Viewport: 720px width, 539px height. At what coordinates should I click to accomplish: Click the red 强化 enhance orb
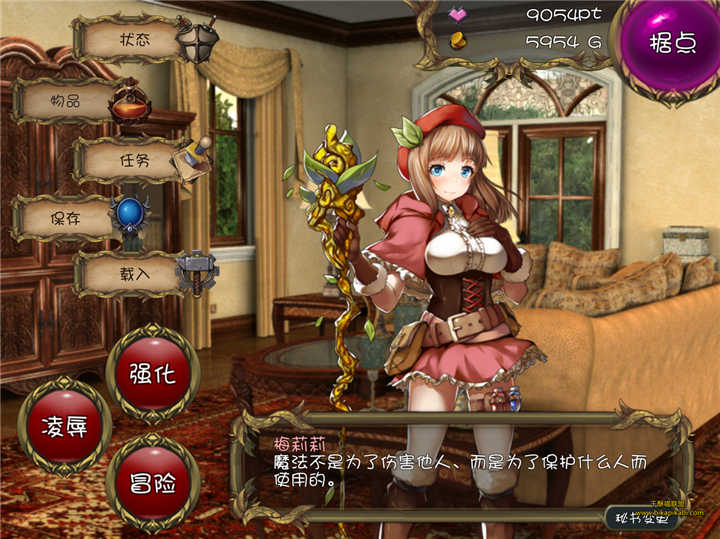(152, 374)
